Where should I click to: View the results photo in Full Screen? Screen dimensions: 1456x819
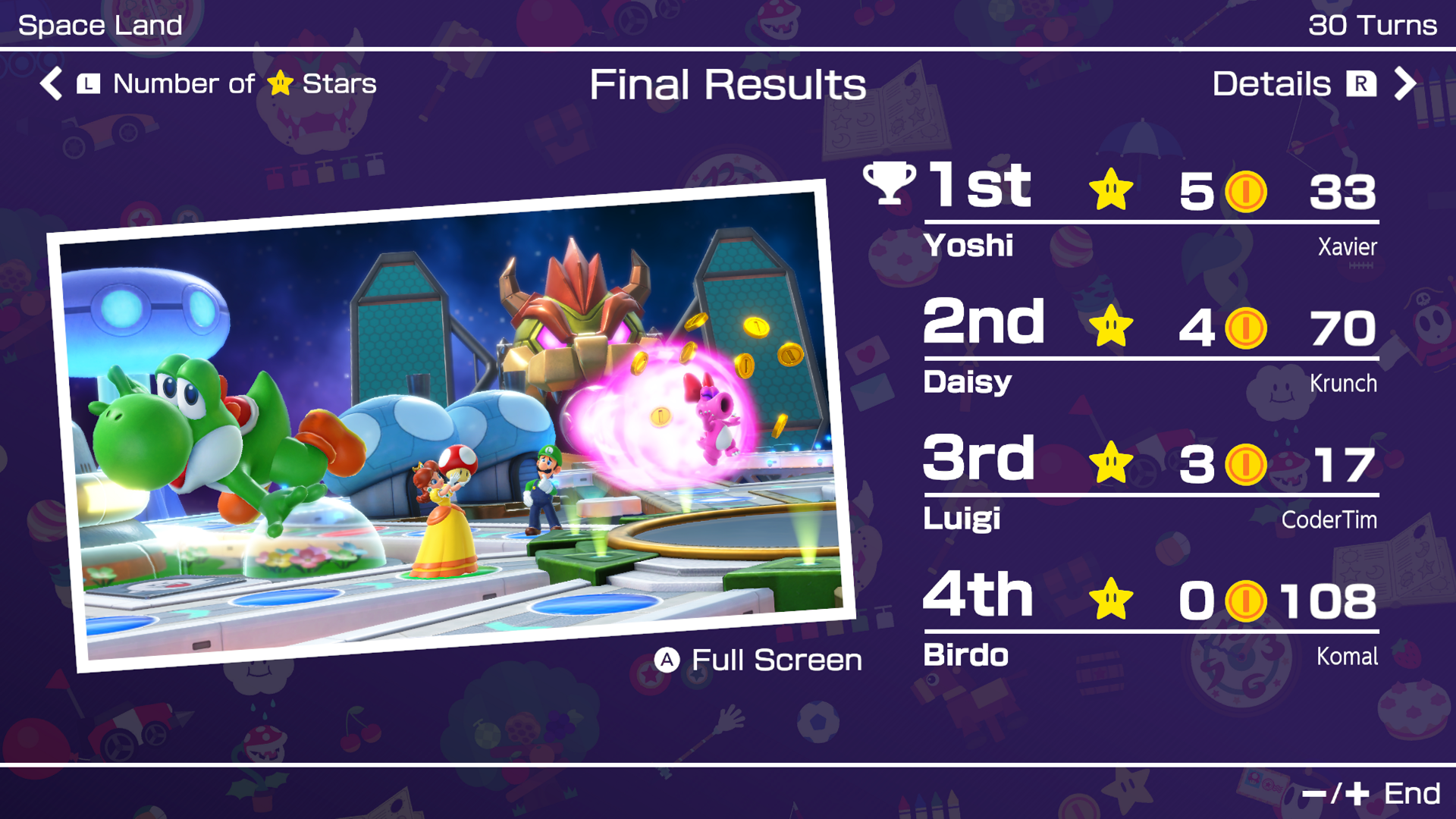758,660
